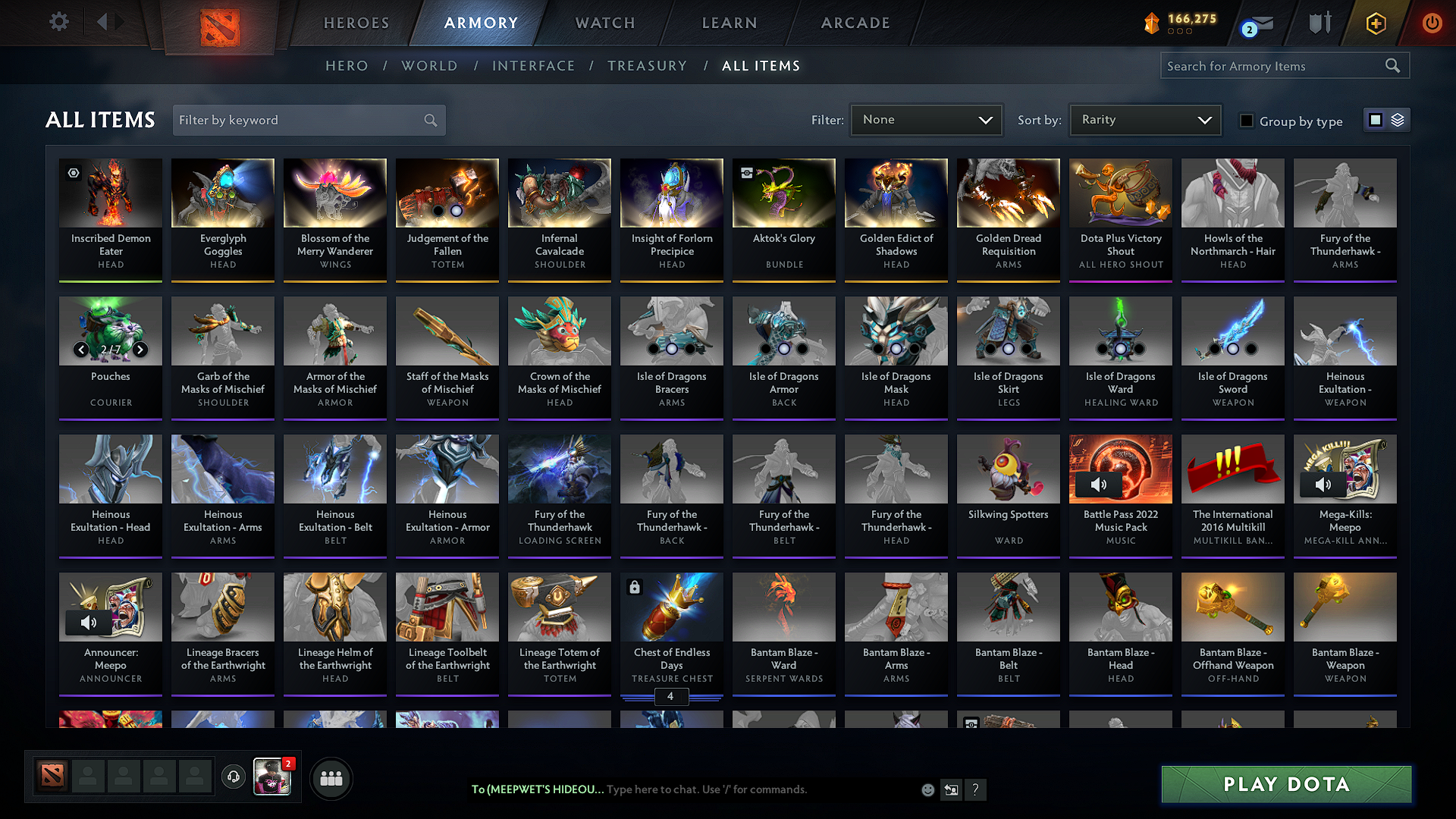Click the help question mark near chat
1456x819 pixels.
pos(976,789)
